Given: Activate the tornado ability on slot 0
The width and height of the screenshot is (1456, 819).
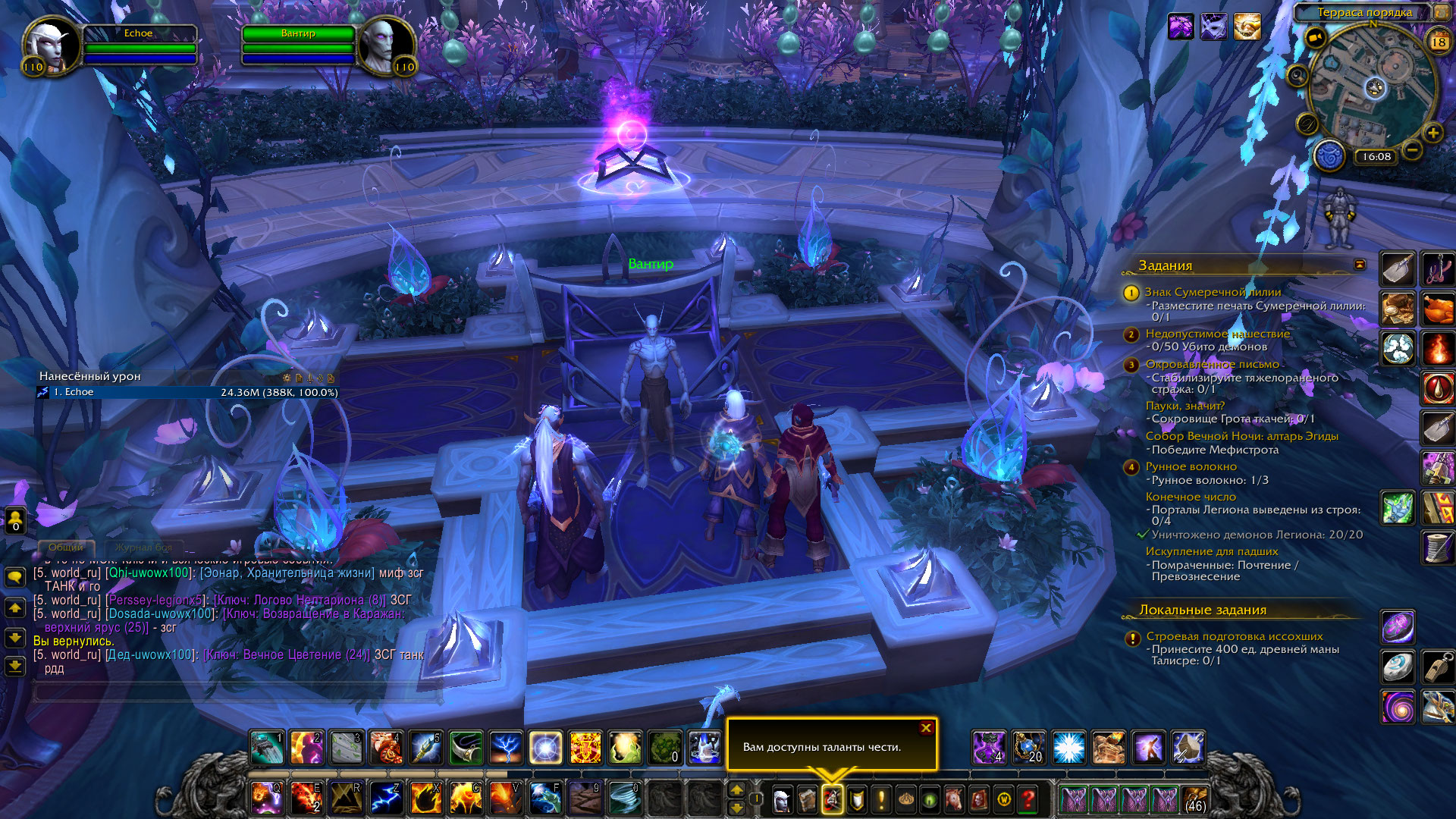Looking at the screenshot, I should pos(626,798).
